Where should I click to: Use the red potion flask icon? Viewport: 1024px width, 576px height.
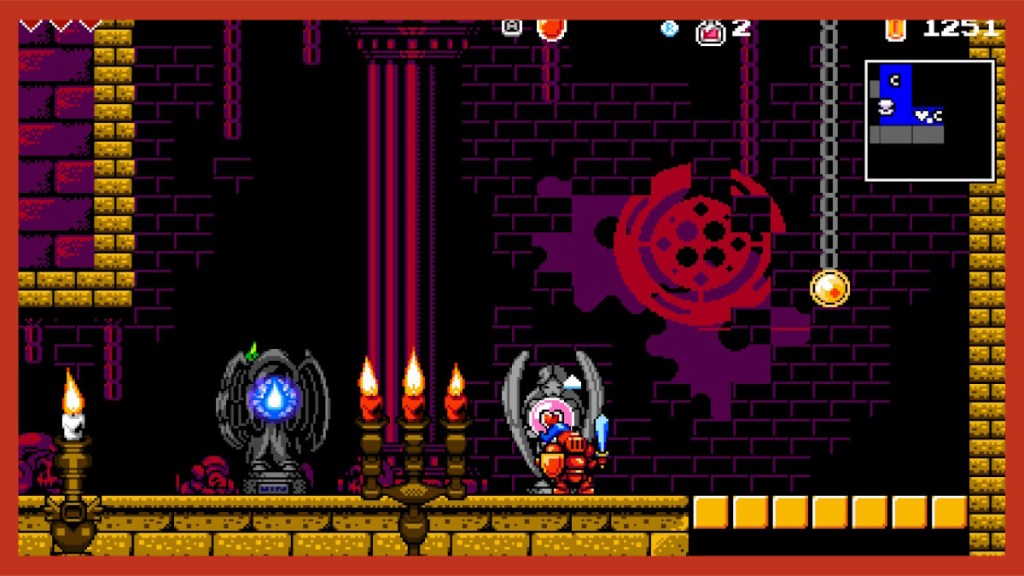711,31
